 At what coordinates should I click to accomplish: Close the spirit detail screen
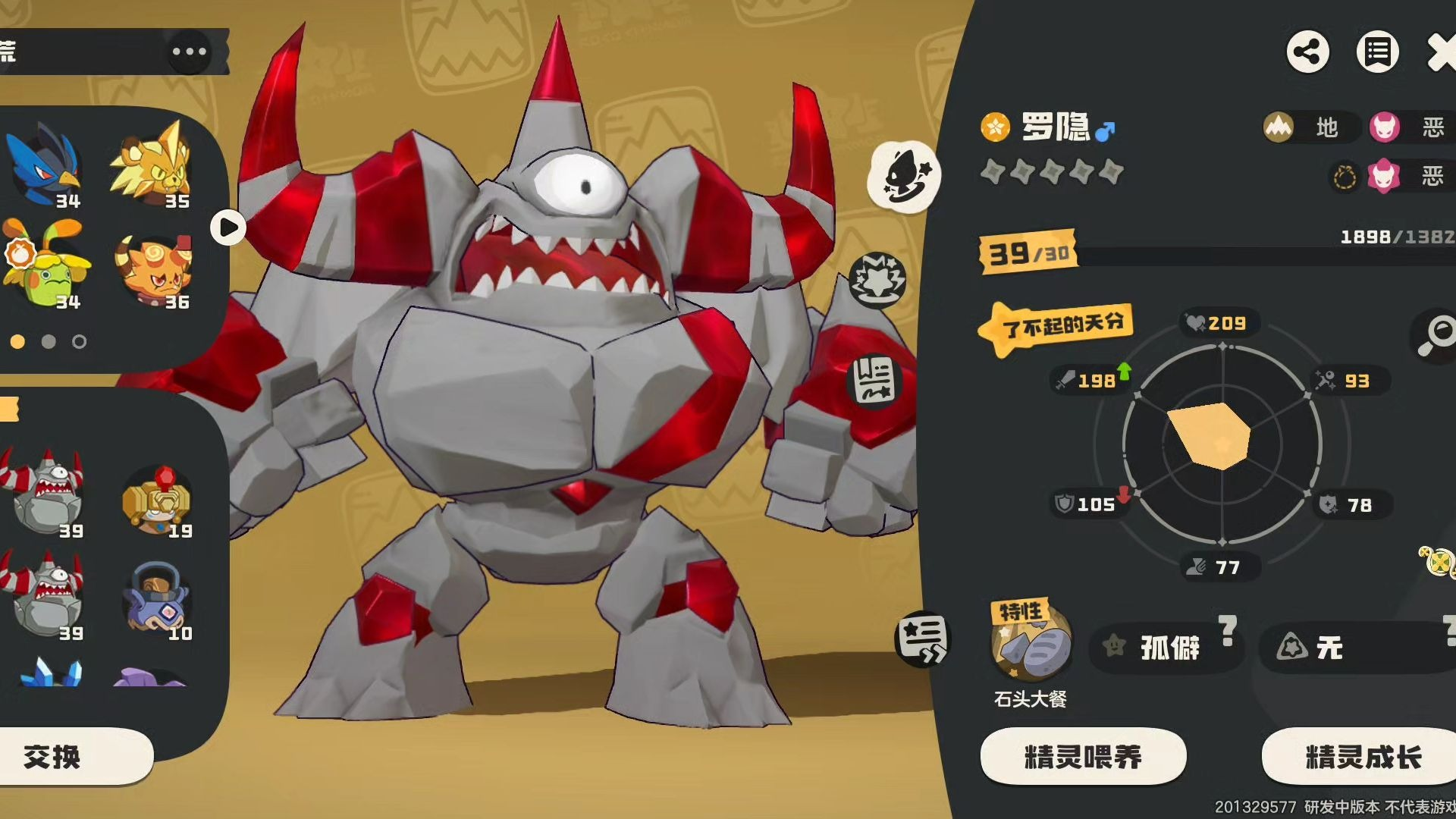1441,53
